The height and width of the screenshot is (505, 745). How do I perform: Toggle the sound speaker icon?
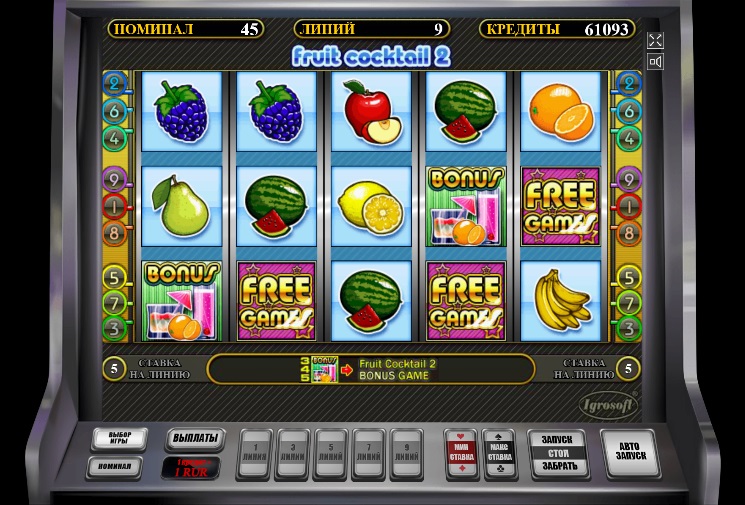[656, 62]
